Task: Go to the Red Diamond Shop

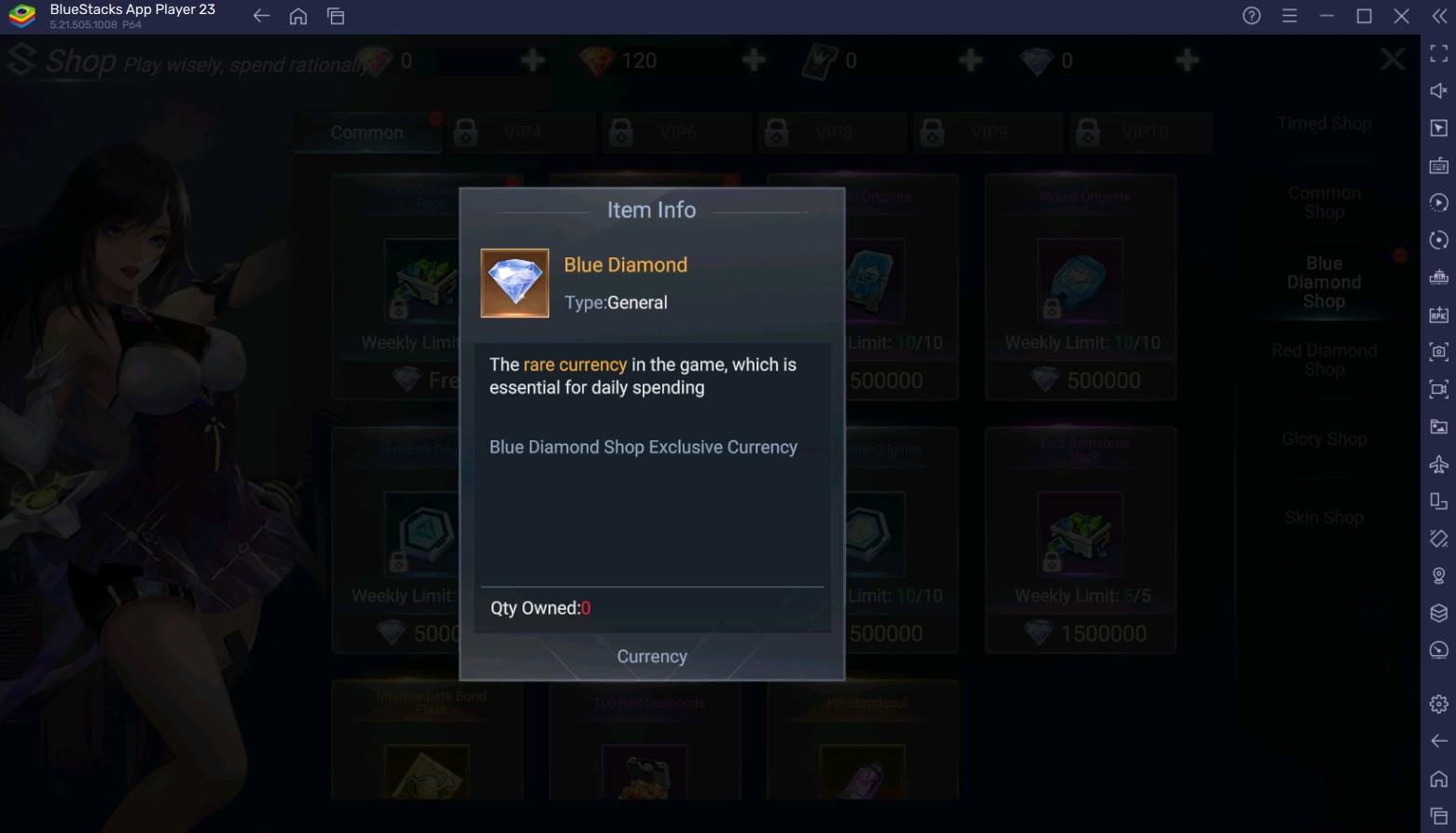Action: click(1324, 360)
